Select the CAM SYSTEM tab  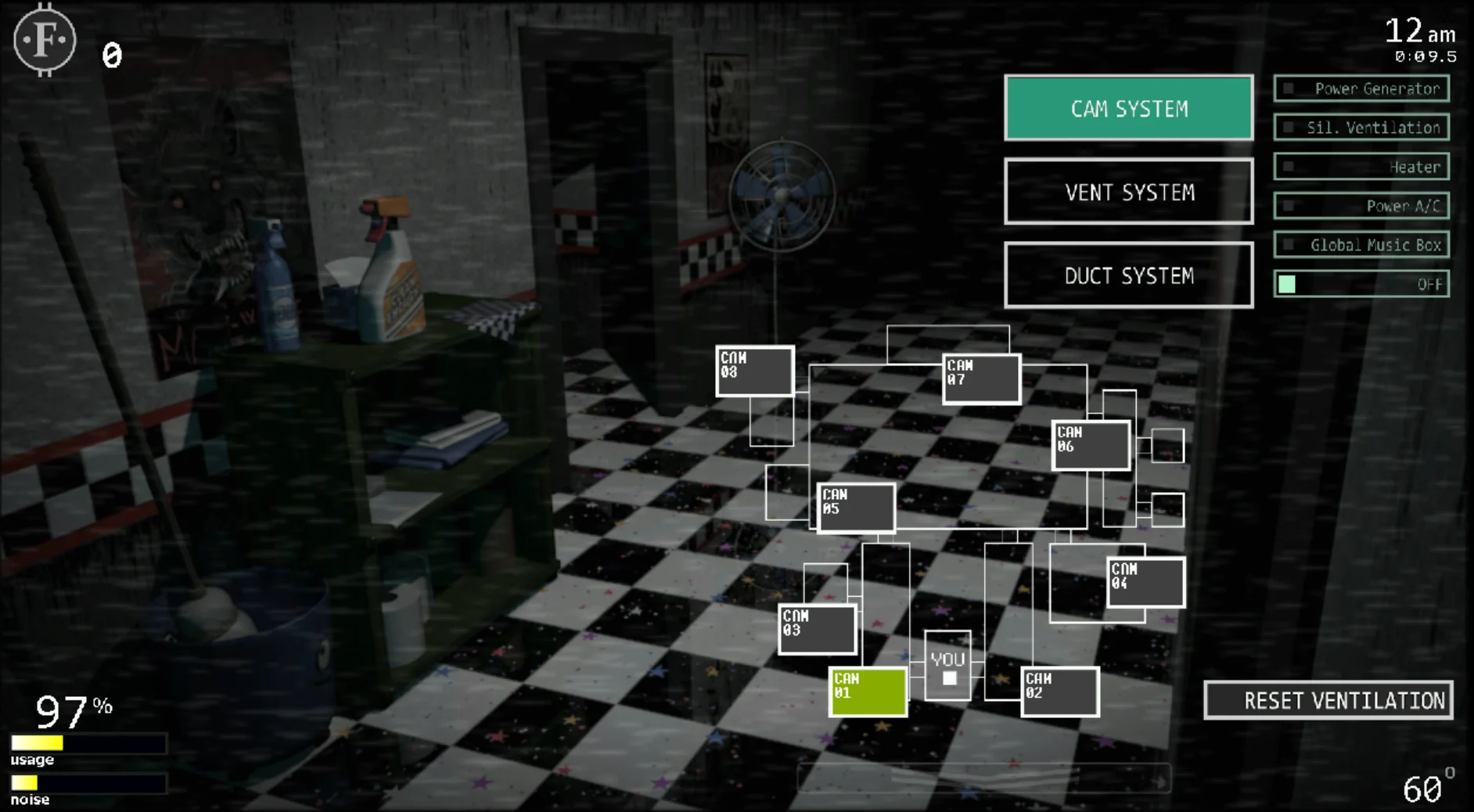point(1128,108)
